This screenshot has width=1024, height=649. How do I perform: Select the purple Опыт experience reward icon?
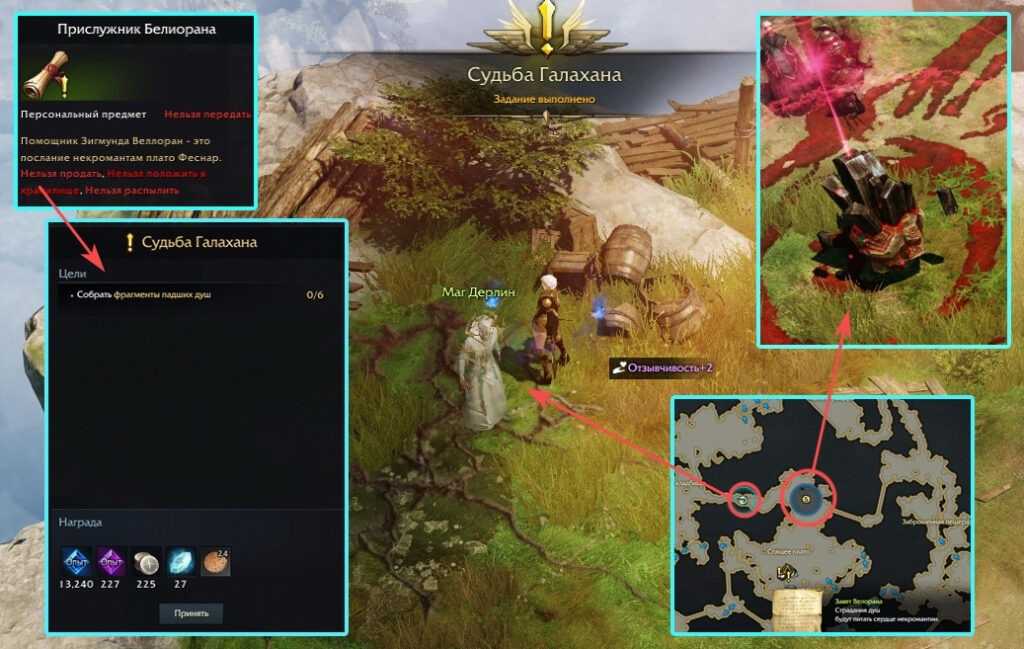[x=111, y=563]
